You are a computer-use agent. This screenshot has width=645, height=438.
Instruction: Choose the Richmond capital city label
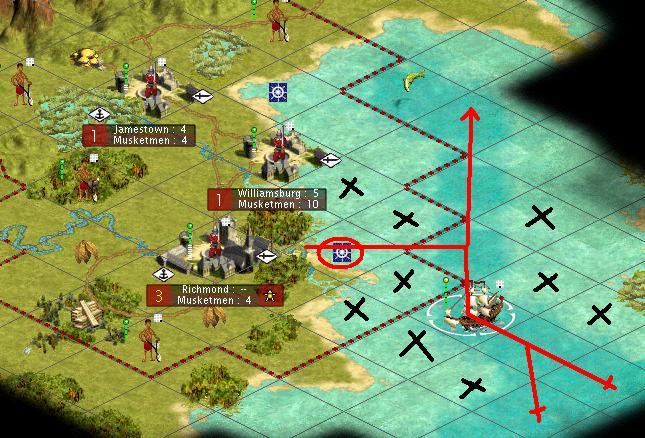pos(213,295)
